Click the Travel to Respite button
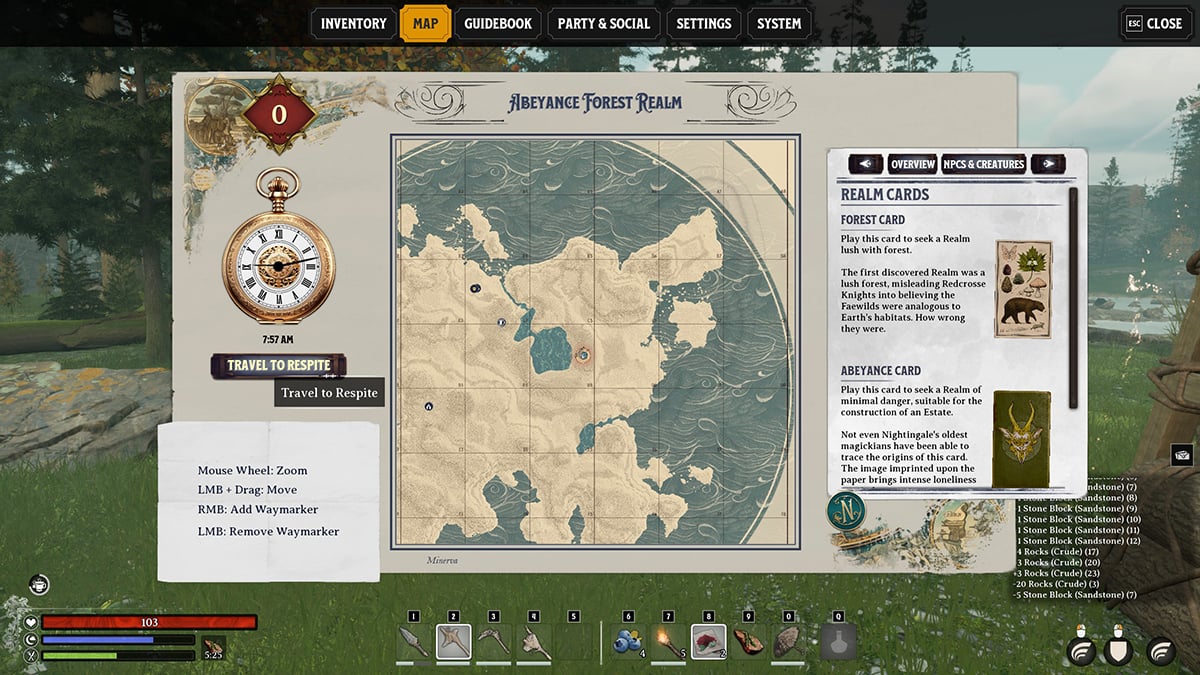The width and height of the screenshot is (1200, 675). (x=278, y=365)
